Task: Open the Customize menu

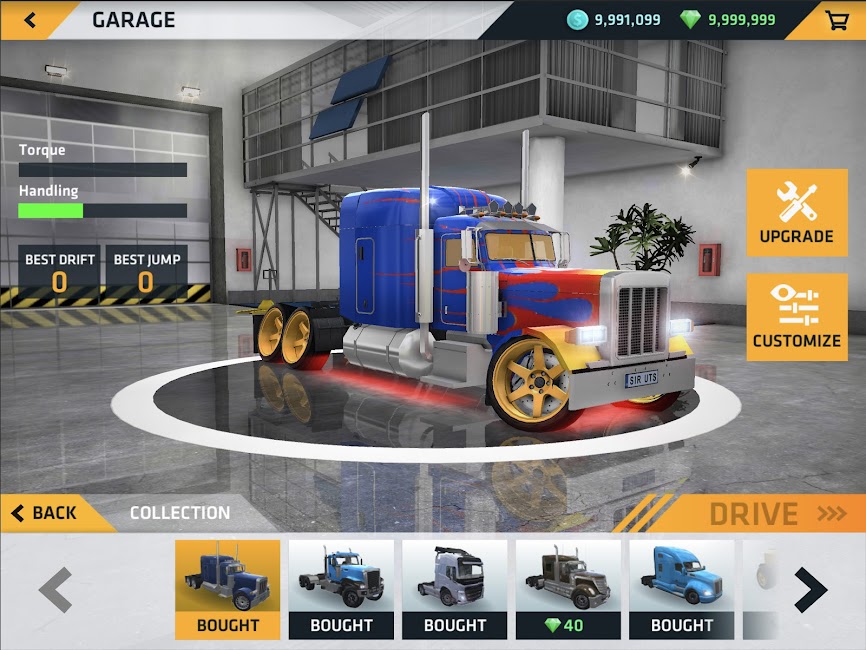Action: pyautogui.click(x=796, y=317)
